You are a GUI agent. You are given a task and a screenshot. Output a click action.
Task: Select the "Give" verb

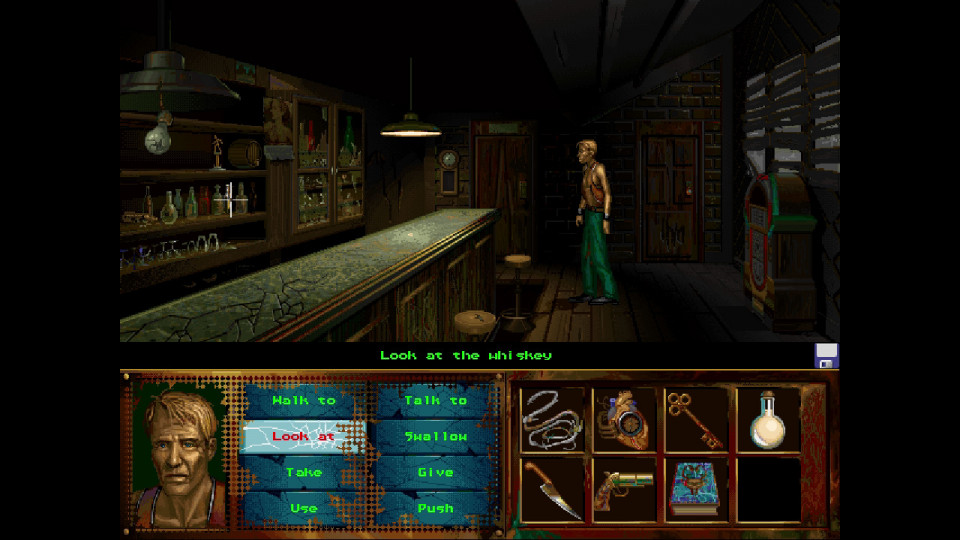435,472
